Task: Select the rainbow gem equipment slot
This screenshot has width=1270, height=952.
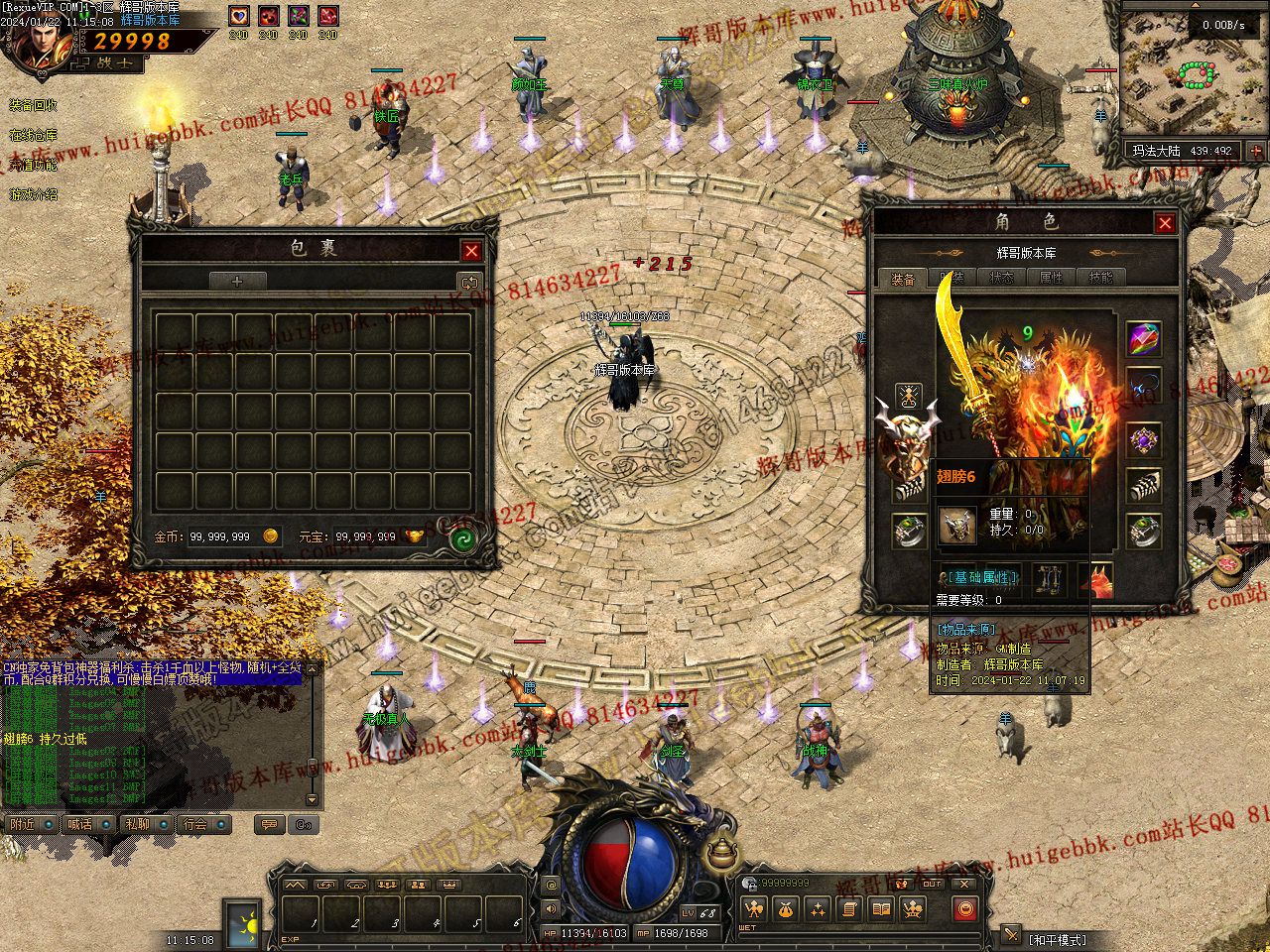Action: click(x=1144, y=338)
